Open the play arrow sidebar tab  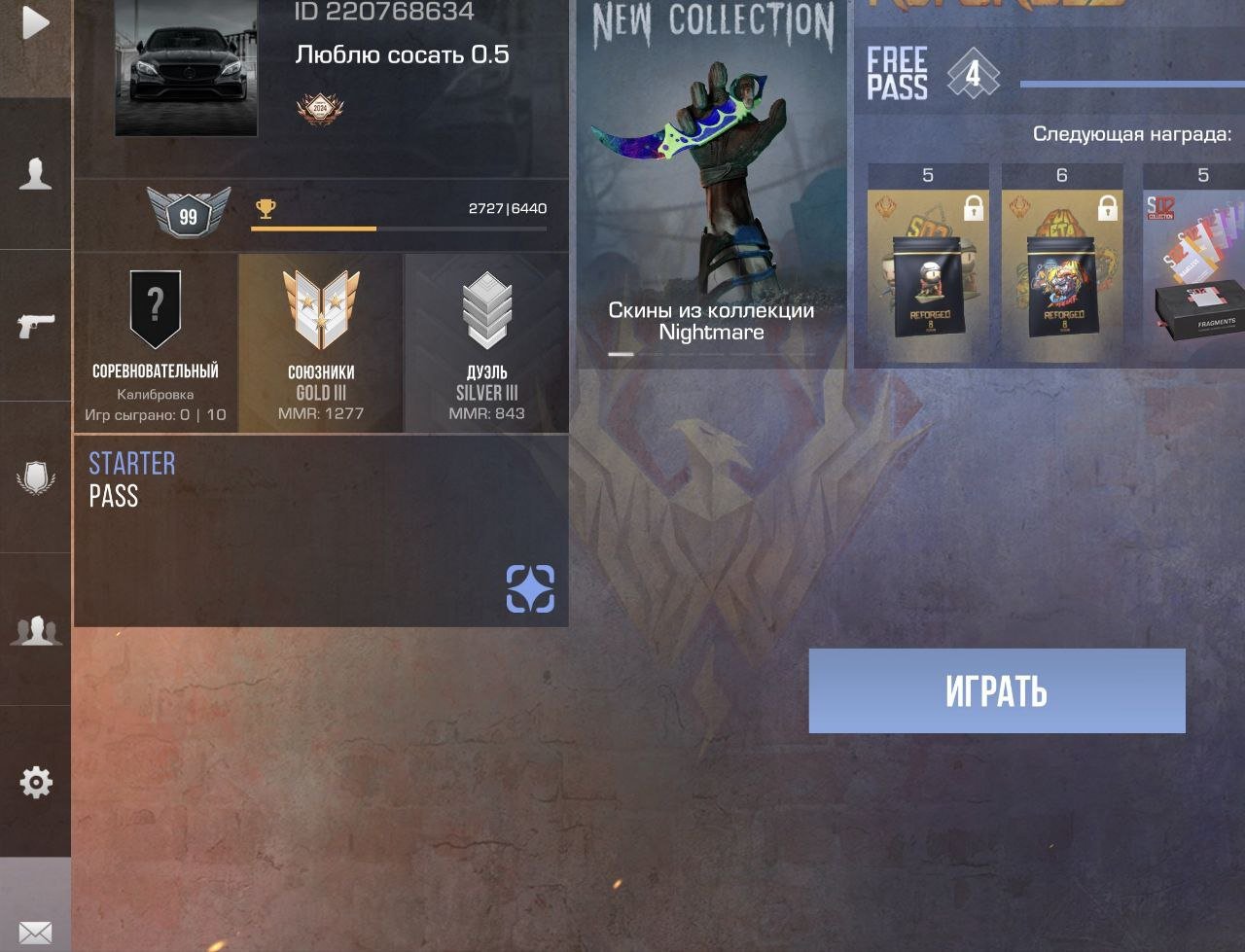pyautogui.click(x=35, y=23)
